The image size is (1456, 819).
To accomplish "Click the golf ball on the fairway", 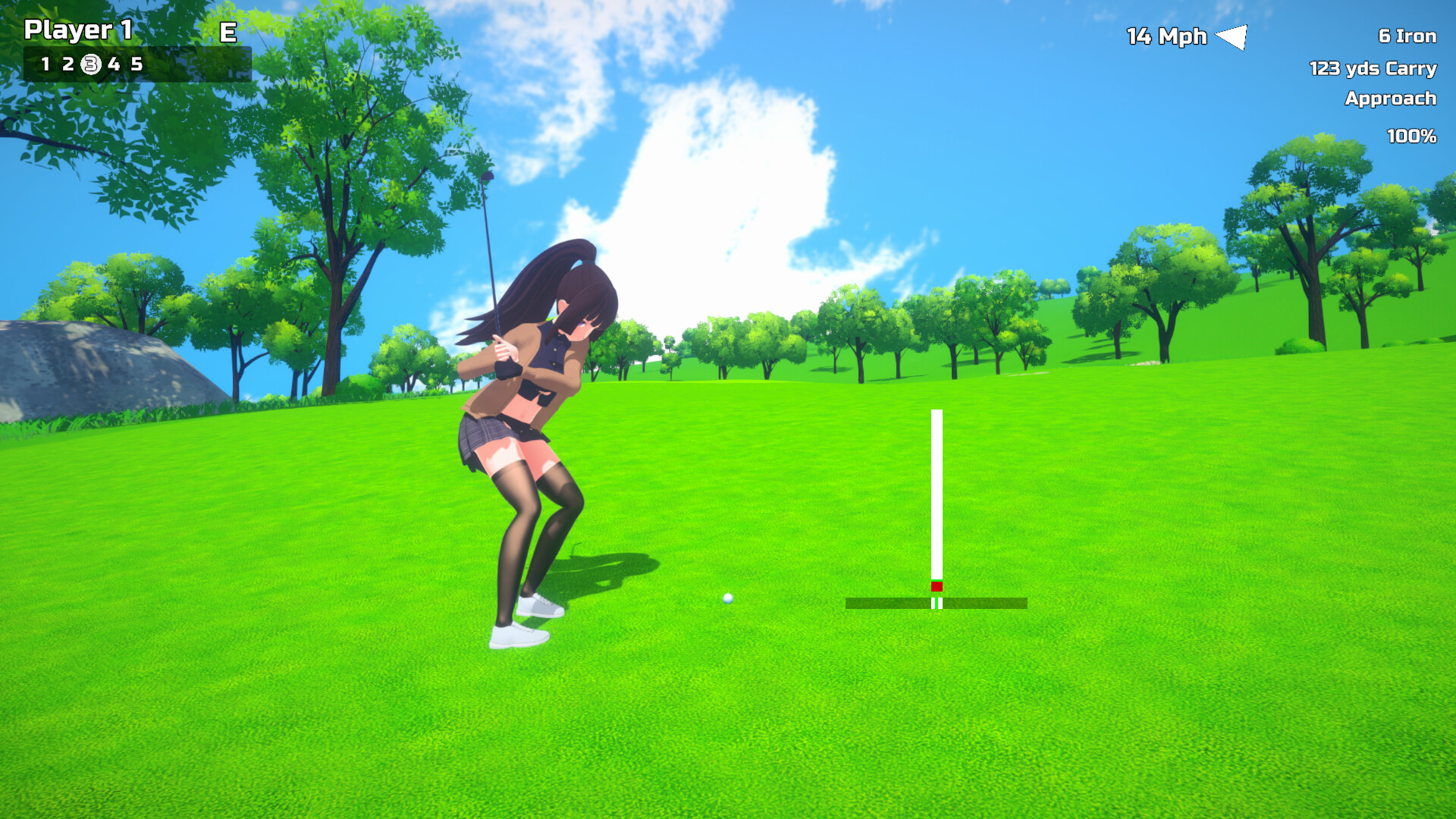I will click(727, 599).
